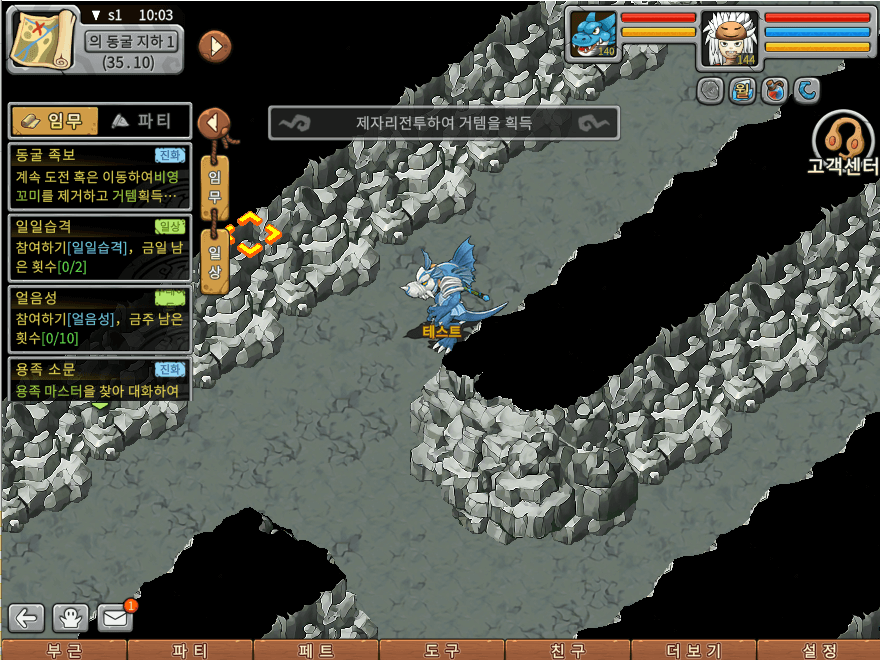Switch to the 파티 party tab

(x=141, y=121)
